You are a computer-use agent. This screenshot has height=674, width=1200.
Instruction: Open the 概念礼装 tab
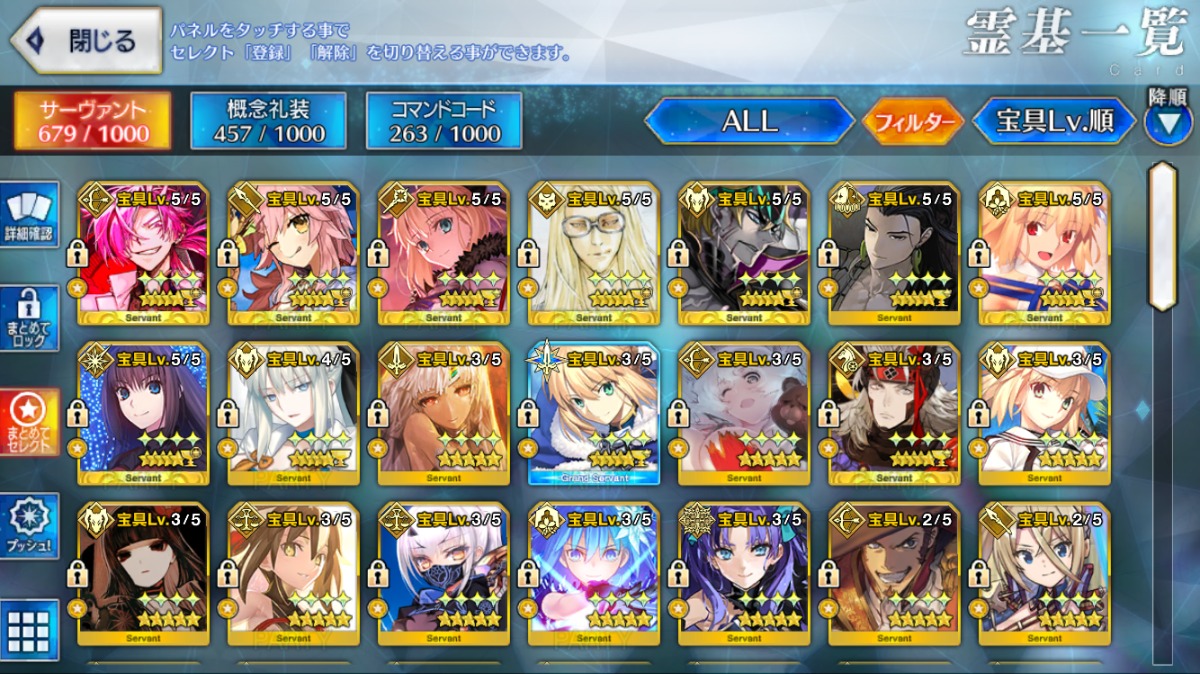coord(269,121)
